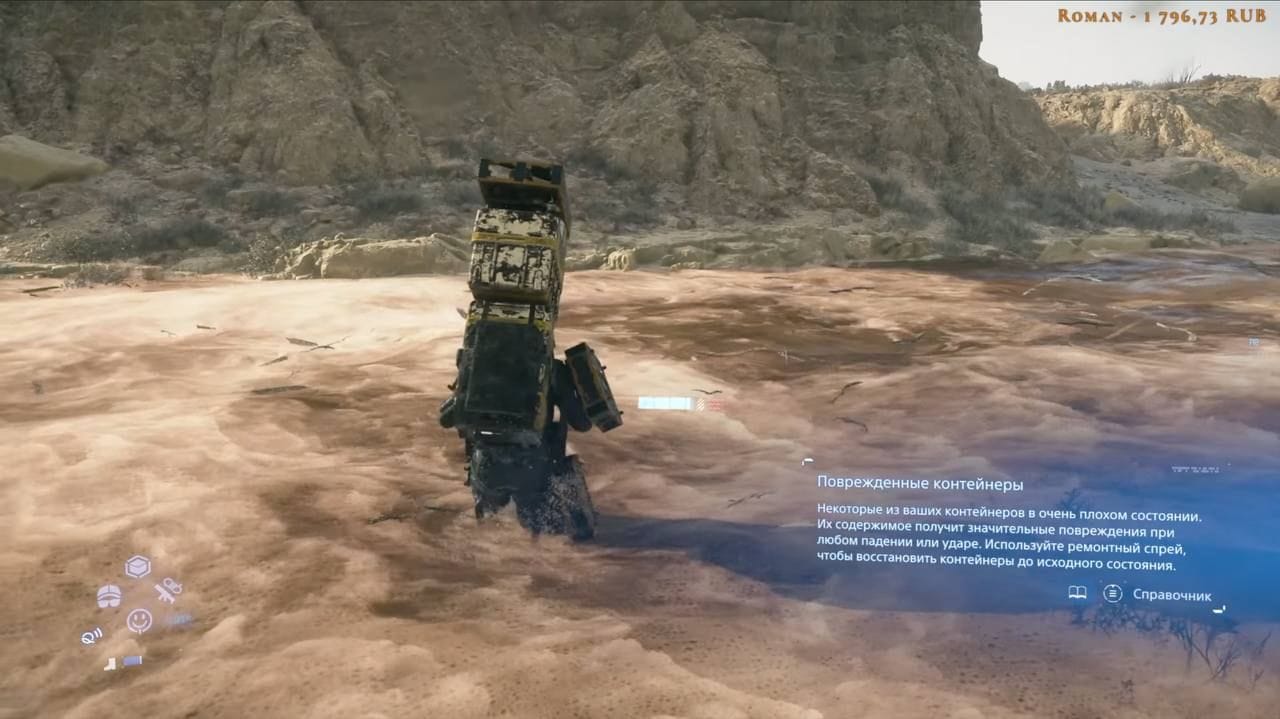This screenshot has height=719, width=1280.
Task: Select the boots durability icon
Action: (109, 662)
